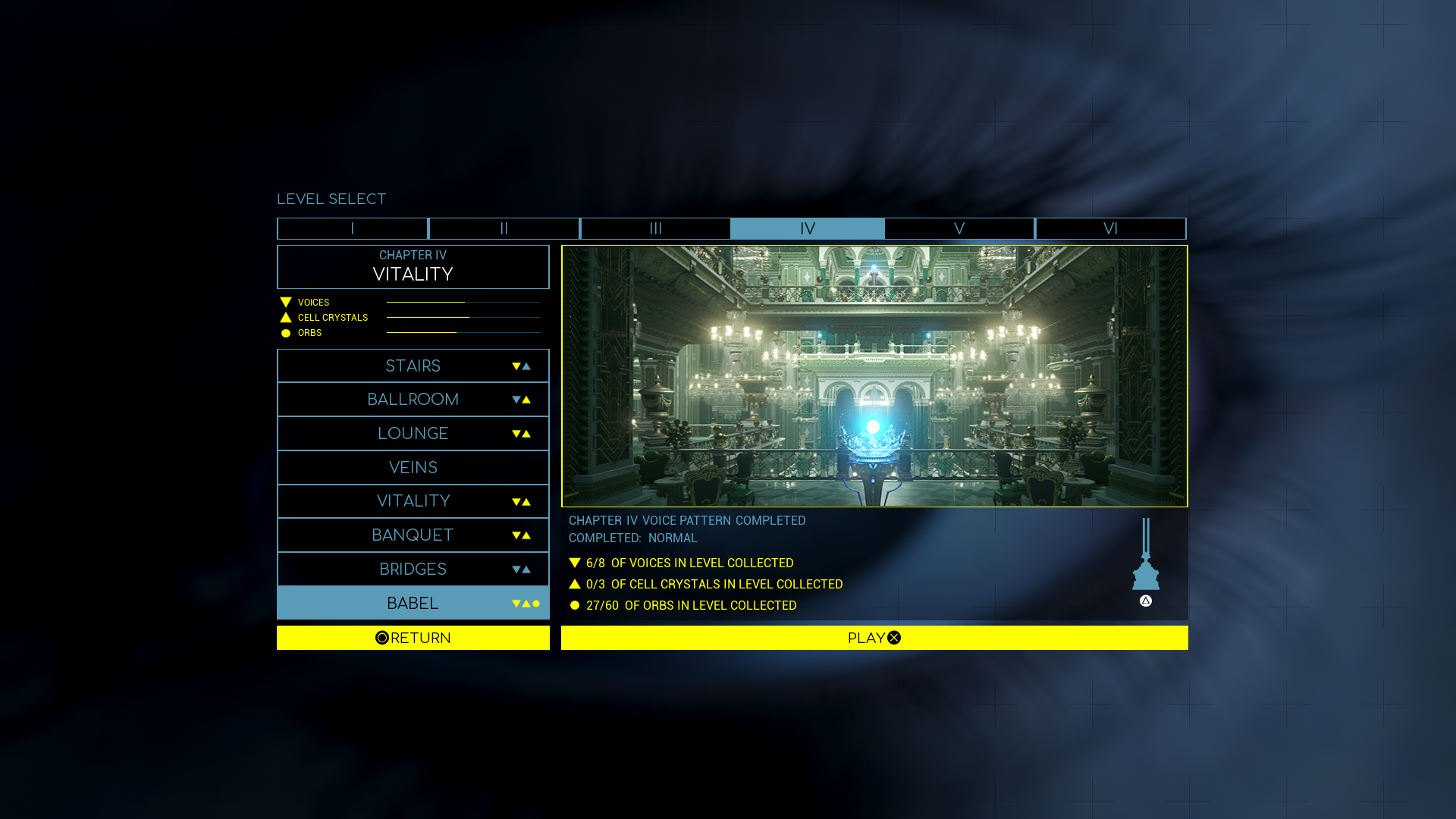Select the Bridges level

click(x=413, y=569)
